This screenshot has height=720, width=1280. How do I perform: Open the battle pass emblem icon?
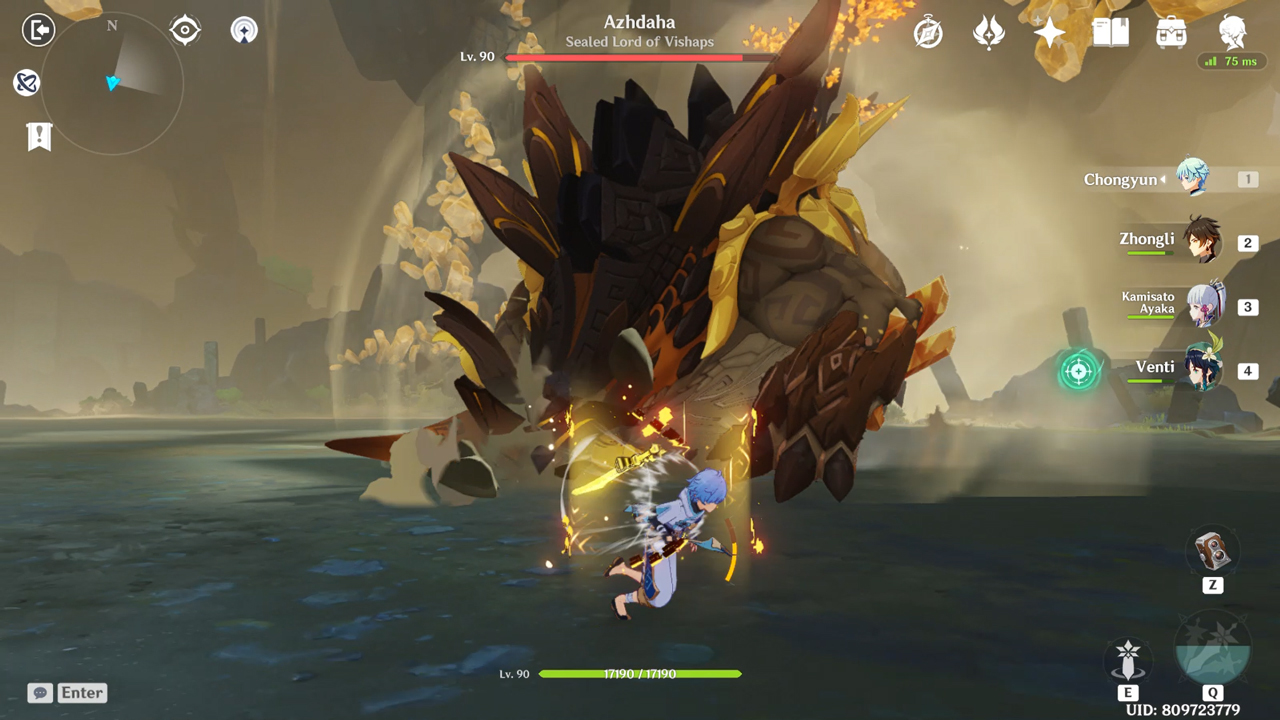[x=989, y=33]
